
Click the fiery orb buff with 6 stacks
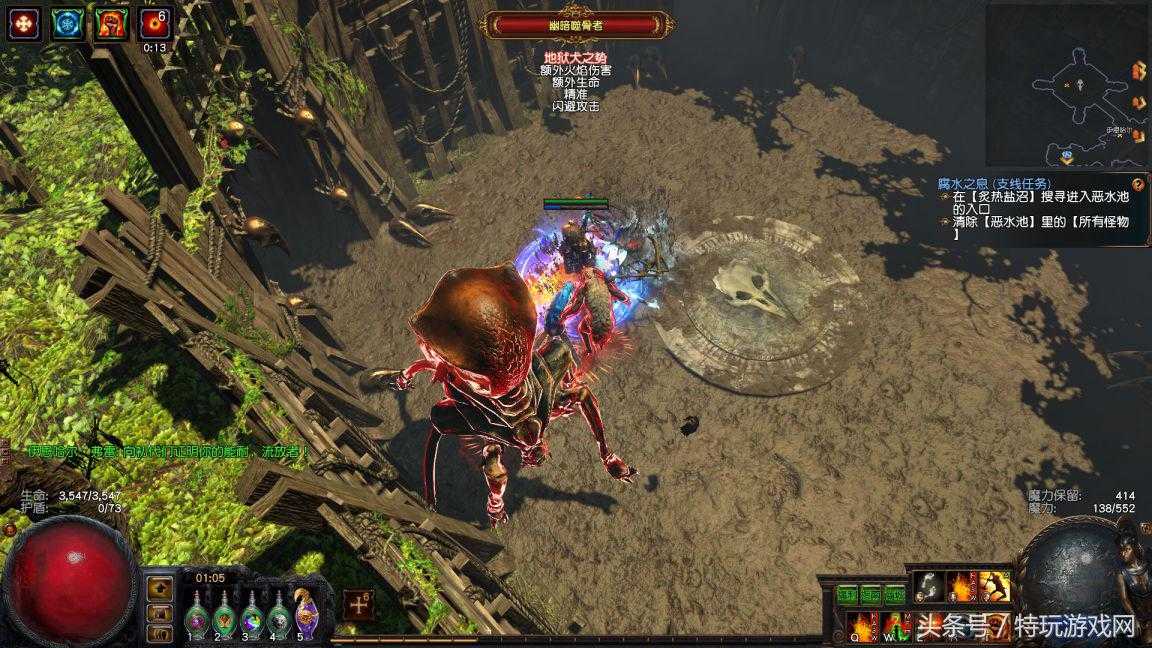tap(155, 23)
